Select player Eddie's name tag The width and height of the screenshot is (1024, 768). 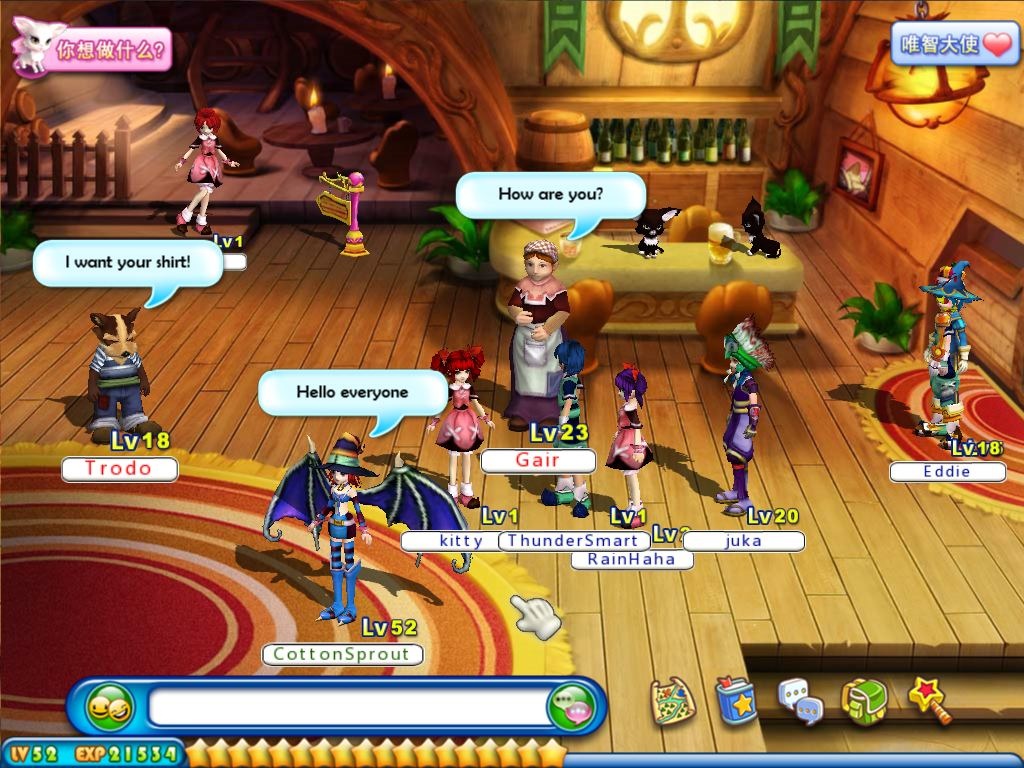tap(947, 472)
